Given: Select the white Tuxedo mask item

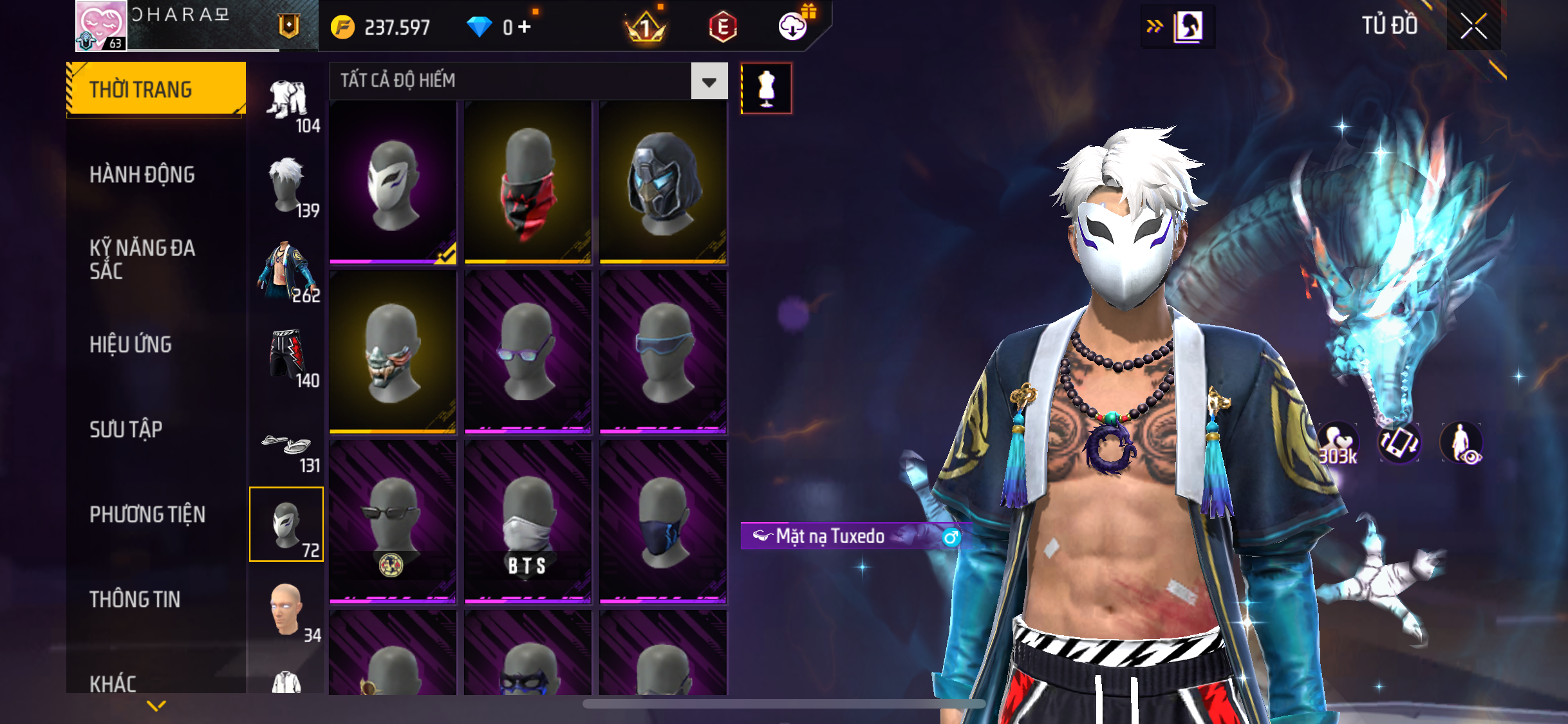Looking at the screenshot, I should pyautogui.click(x=393, y=182).
